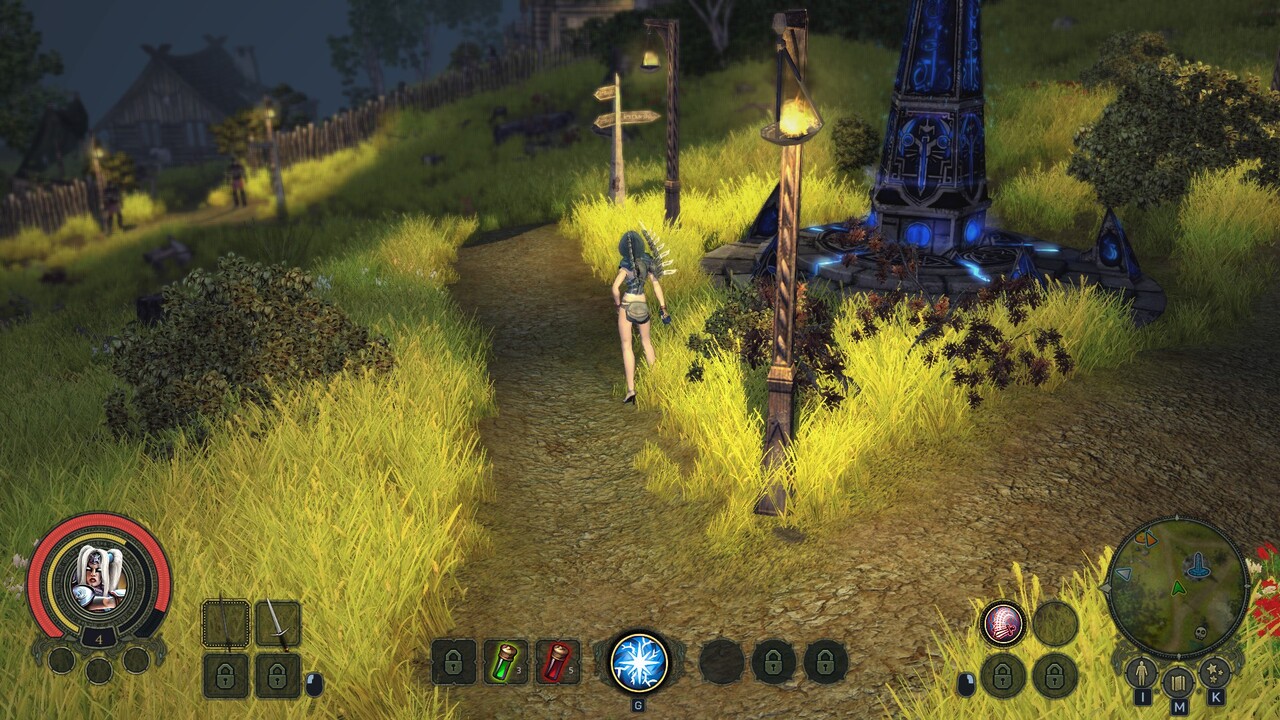Viewport: 1280px width, 720px height.
Task: Select the short sword weapon slot
Action: (277, 623)
